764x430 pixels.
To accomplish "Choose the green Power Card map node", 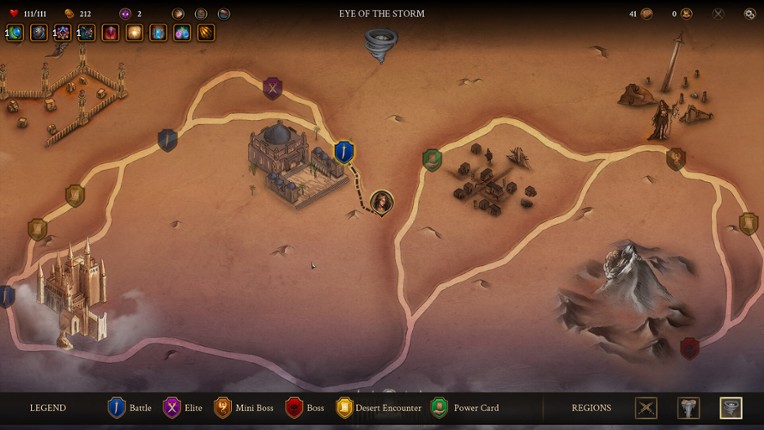I will pos(432,159).
